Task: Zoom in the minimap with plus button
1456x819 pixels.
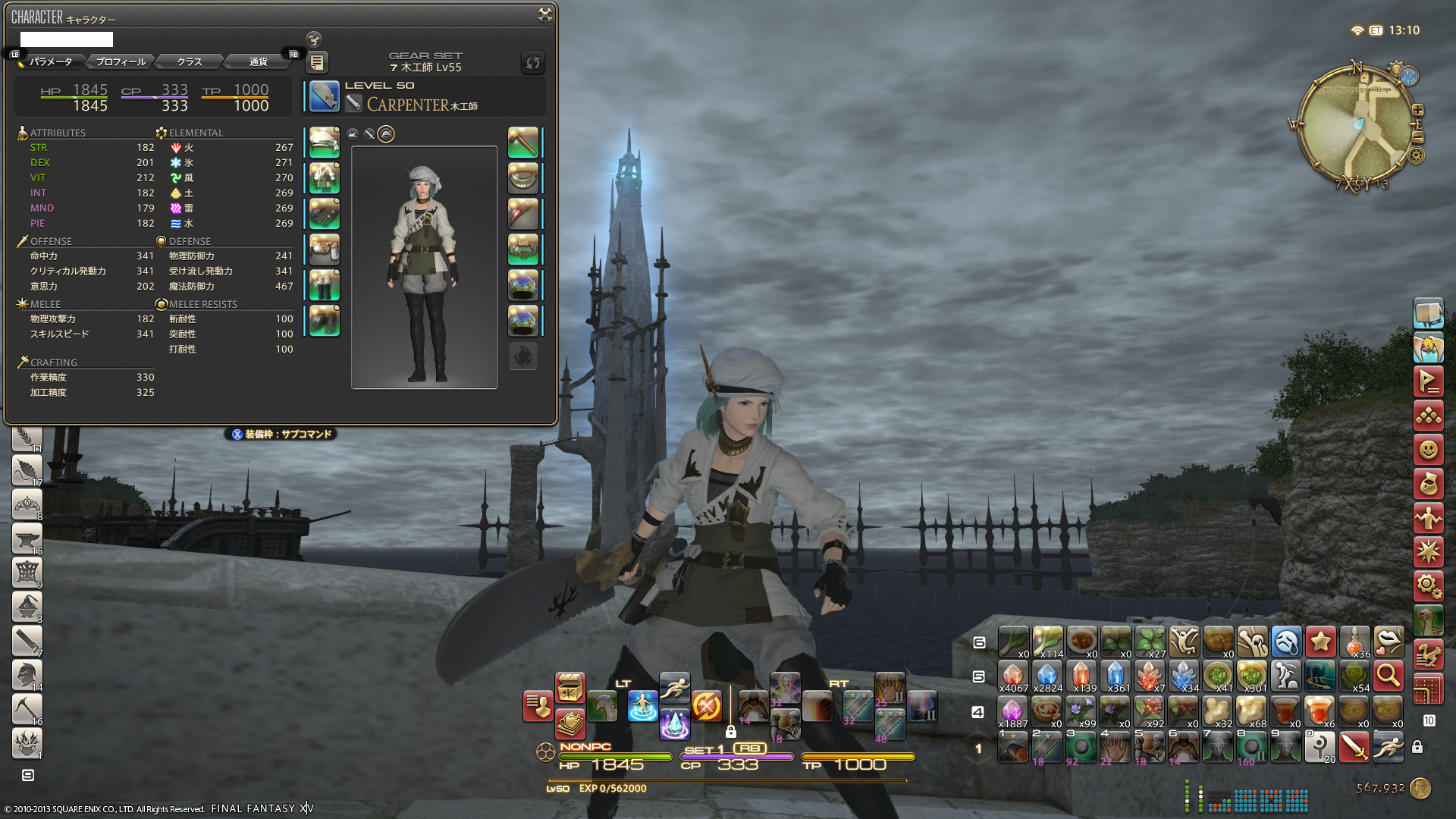Action: point(1417,110)
